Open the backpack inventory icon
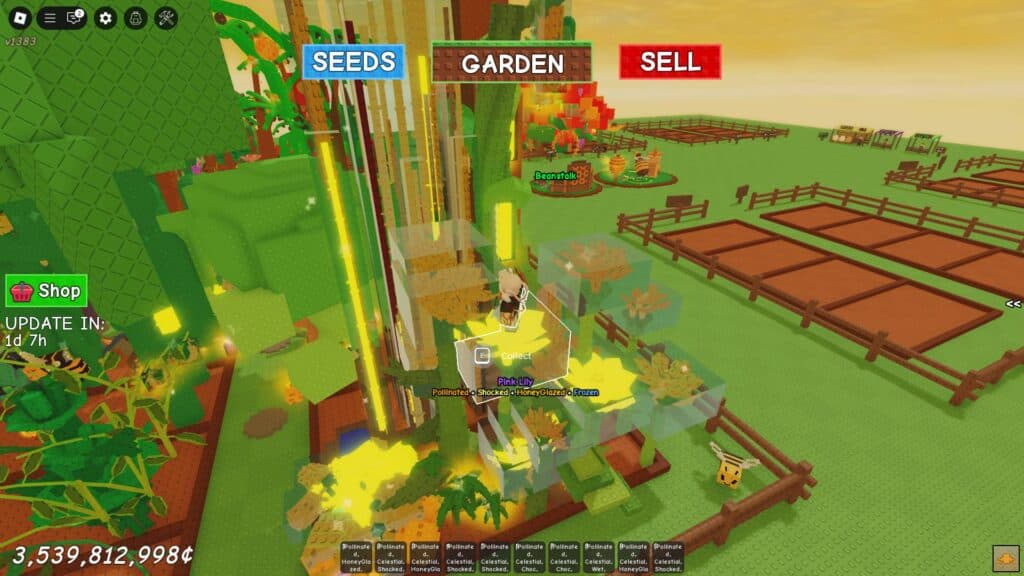Screen dimensions: 1024x576 pos(136,18)
